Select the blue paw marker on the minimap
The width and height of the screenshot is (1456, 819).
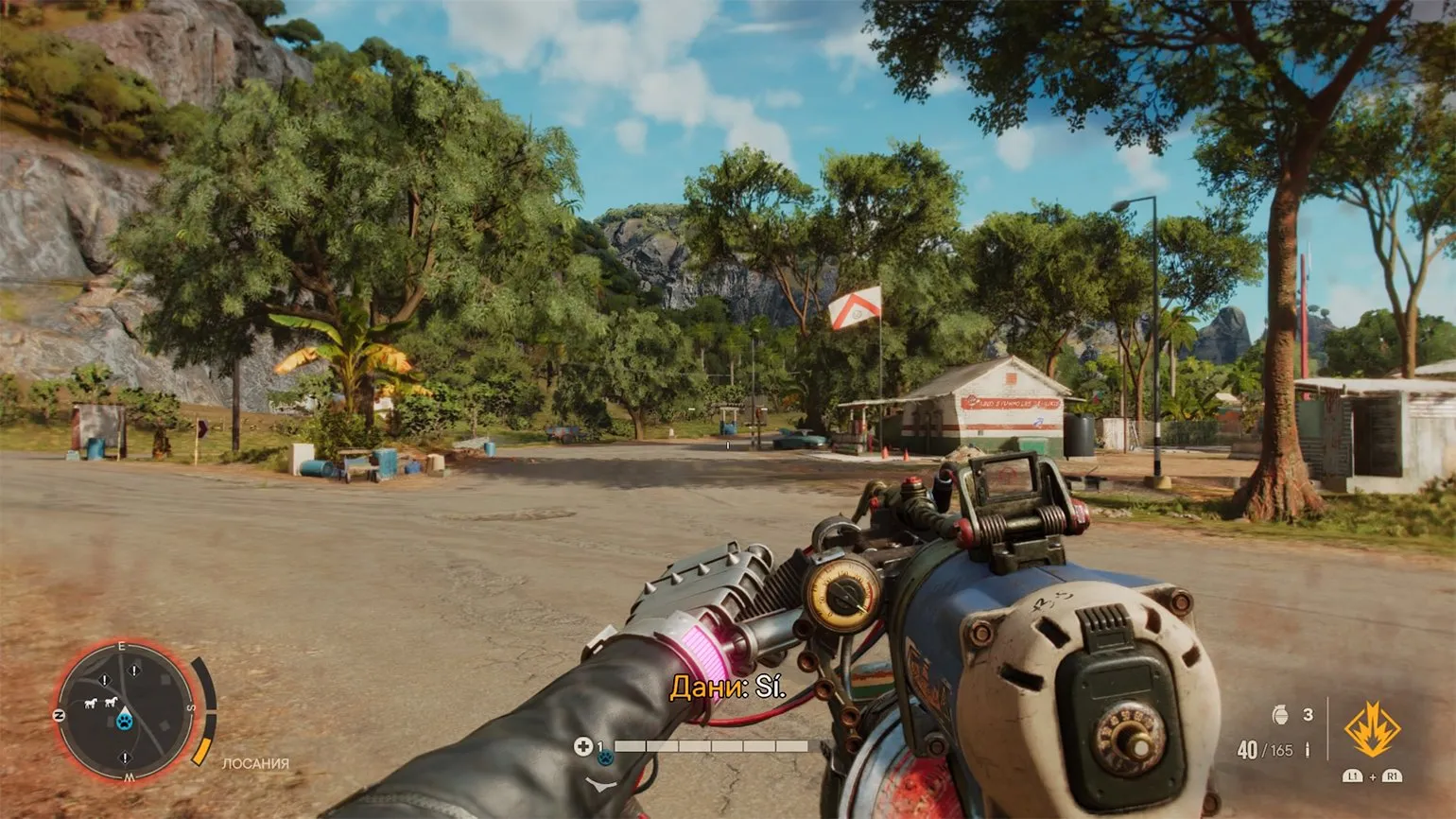click(x=125, y=722)
